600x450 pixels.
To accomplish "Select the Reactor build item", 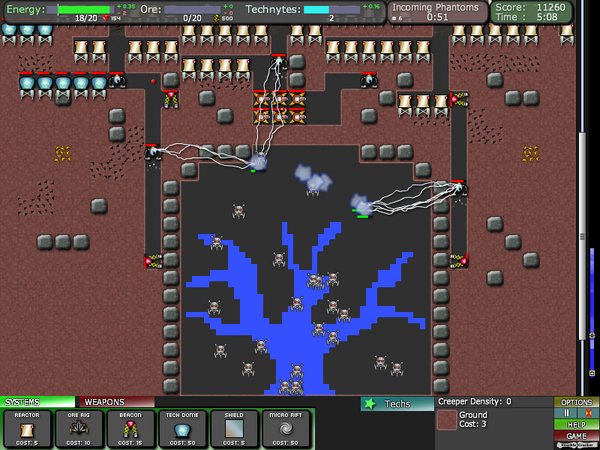I will tap(28, 427).
